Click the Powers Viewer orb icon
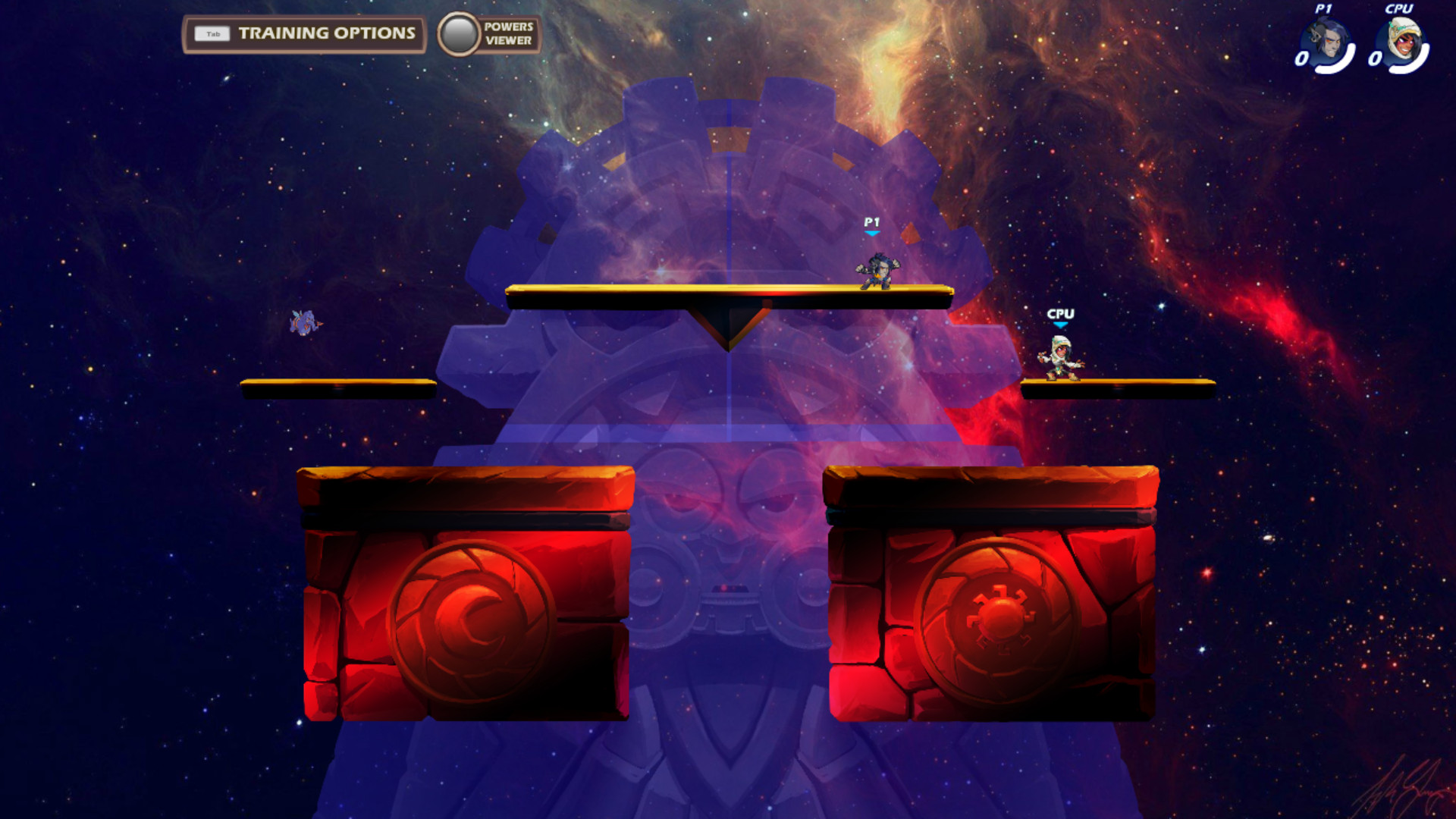Image resolution: width=1456 pixels, height=819 pixels. [458, 33]
